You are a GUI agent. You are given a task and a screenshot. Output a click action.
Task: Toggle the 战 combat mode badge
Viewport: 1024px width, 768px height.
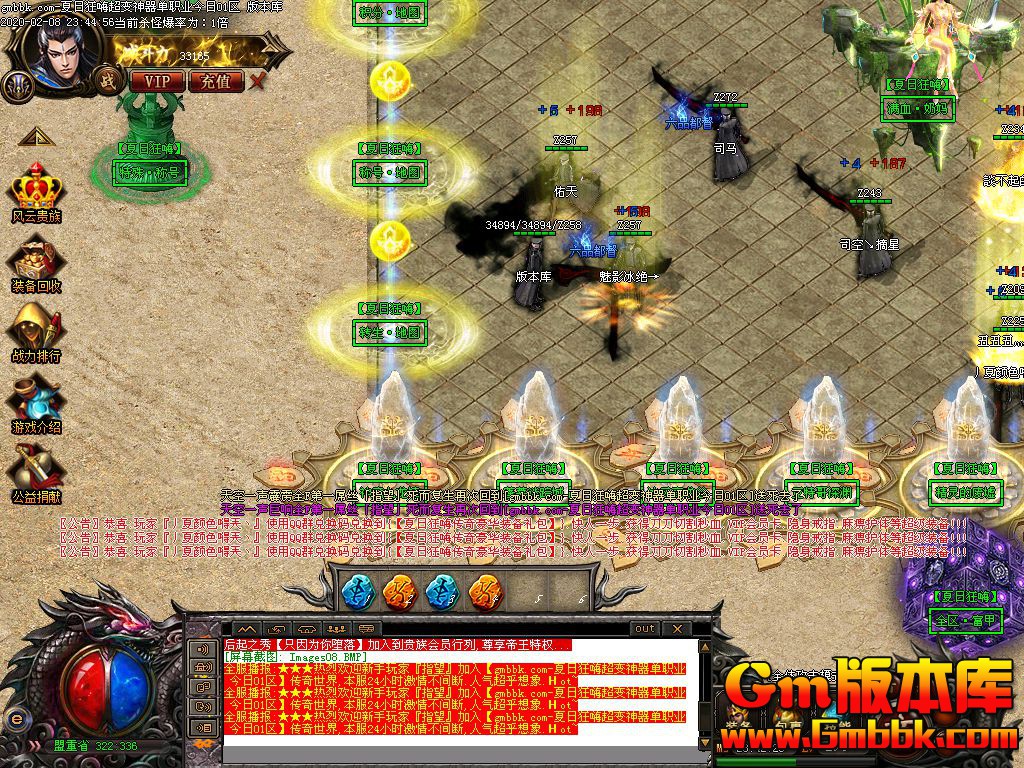(104, 79)
